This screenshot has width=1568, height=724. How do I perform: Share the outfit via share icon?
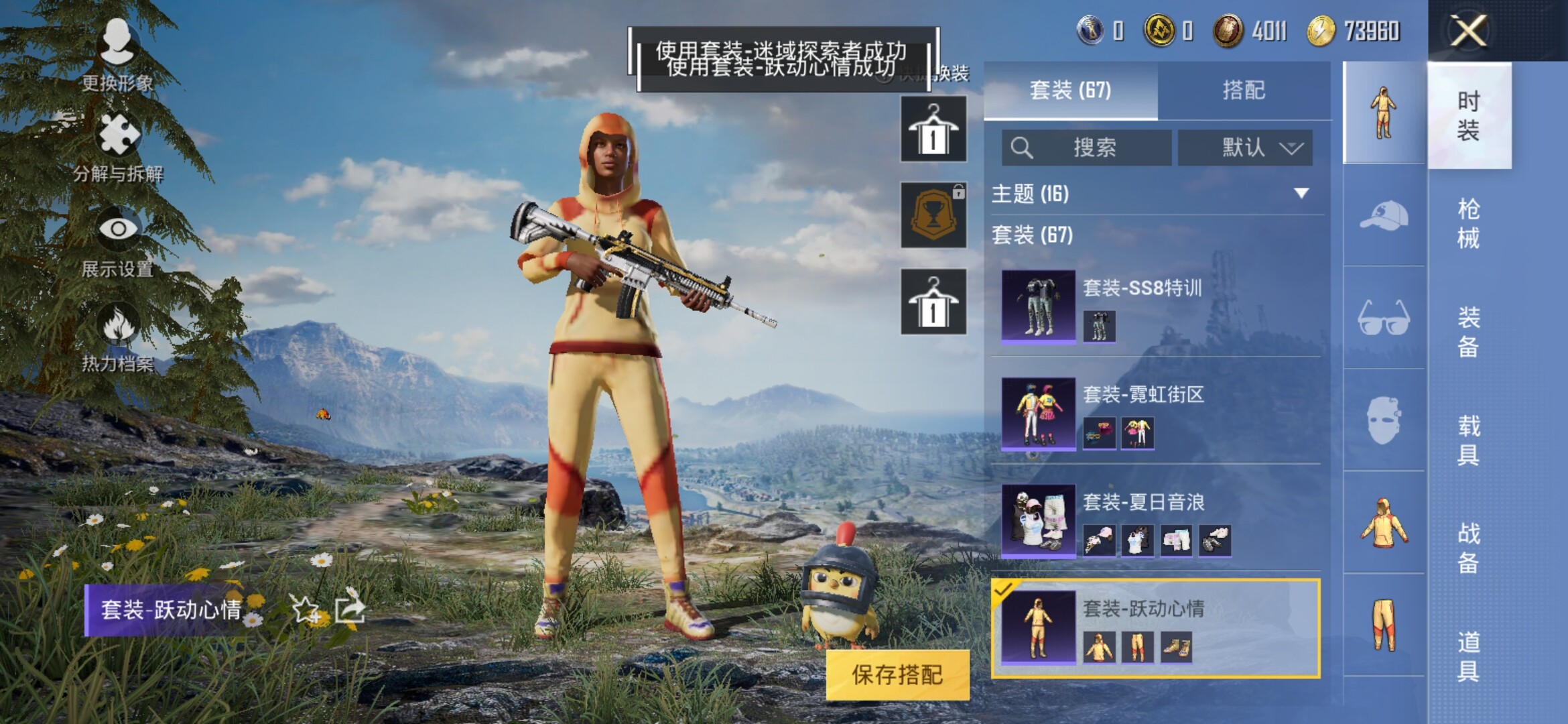click(x=350, y=609)
